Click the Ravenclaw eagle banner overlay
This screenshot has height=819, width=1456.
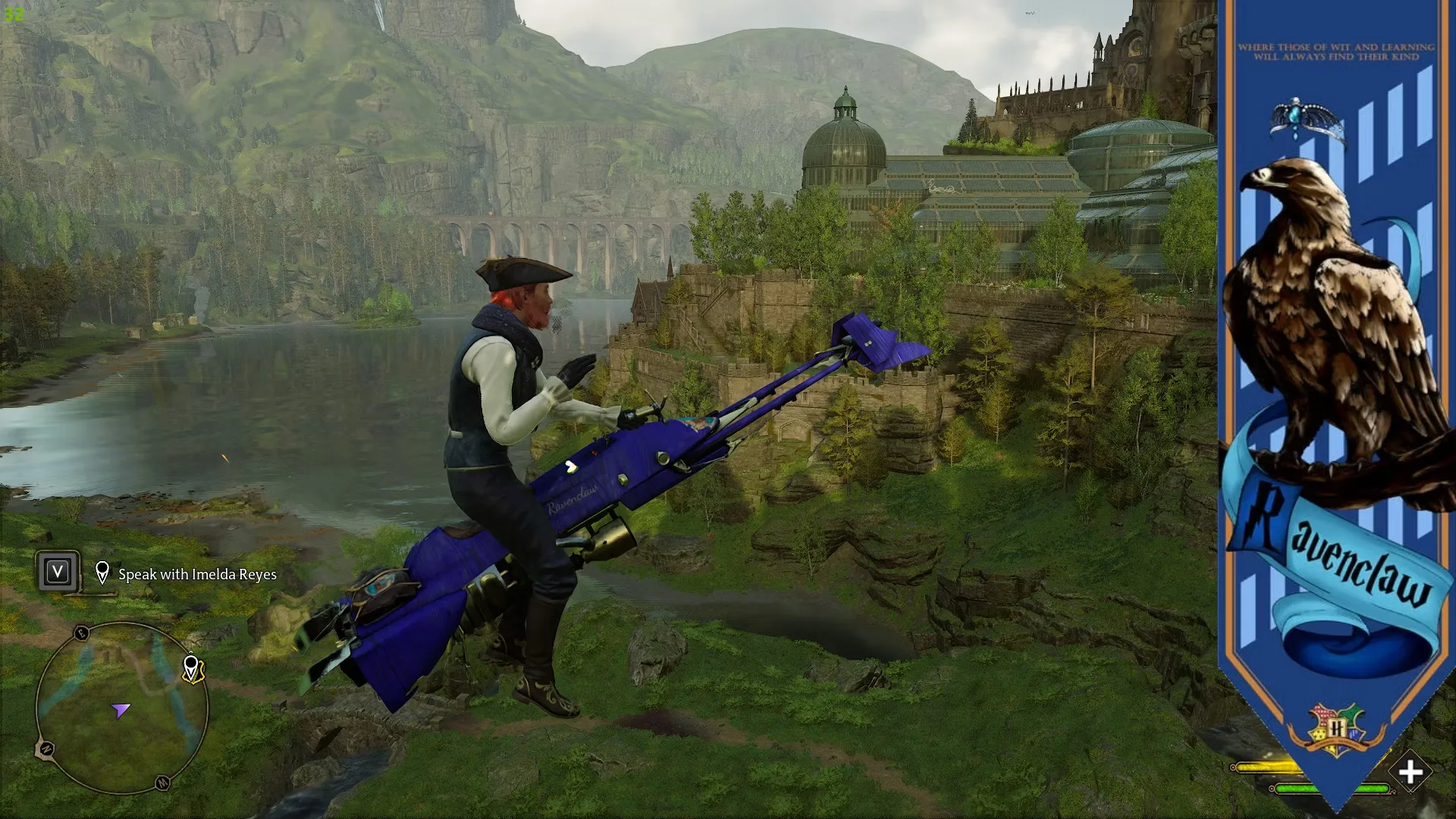click(1336, 379)
